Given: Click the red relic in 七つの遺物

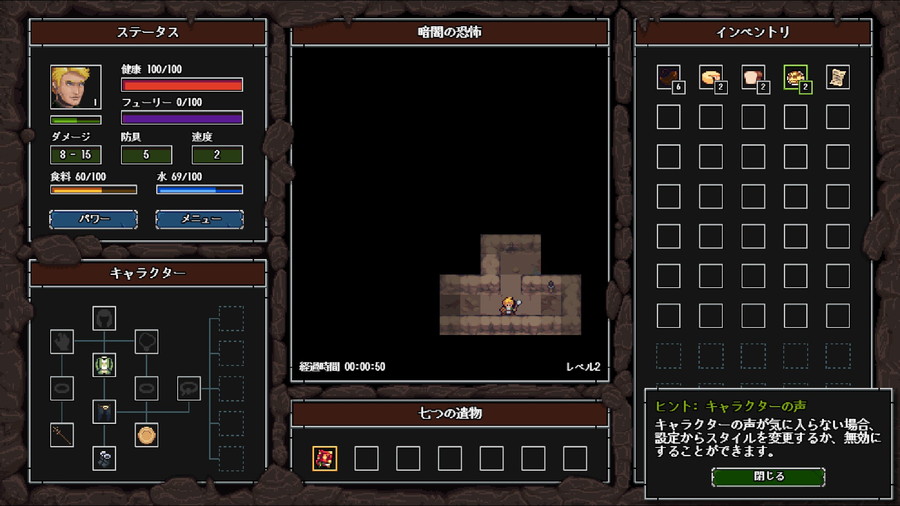Looking at the screenshot, I should 324,458.
